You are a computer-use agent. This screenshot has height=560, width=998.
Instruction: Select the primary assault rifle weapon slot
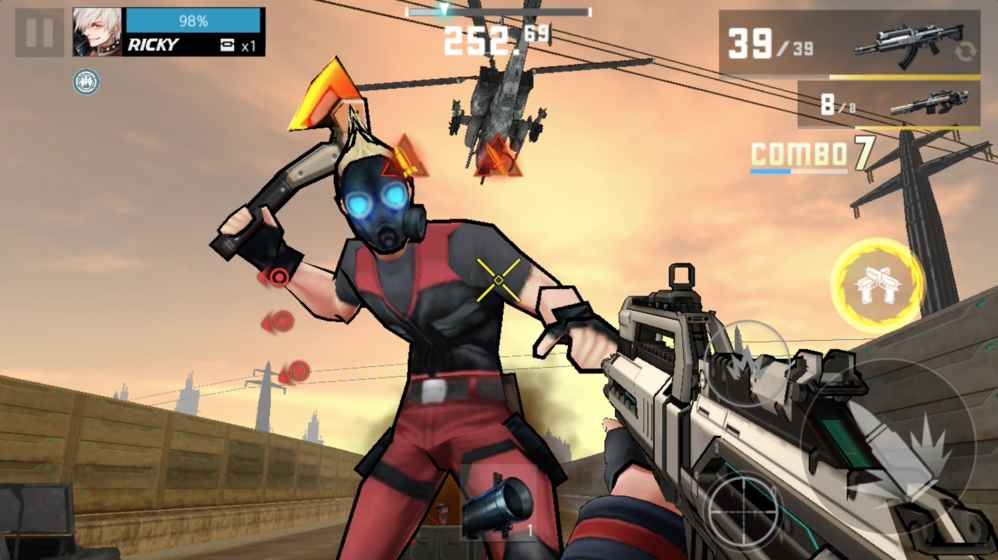(x=850, y=44)
